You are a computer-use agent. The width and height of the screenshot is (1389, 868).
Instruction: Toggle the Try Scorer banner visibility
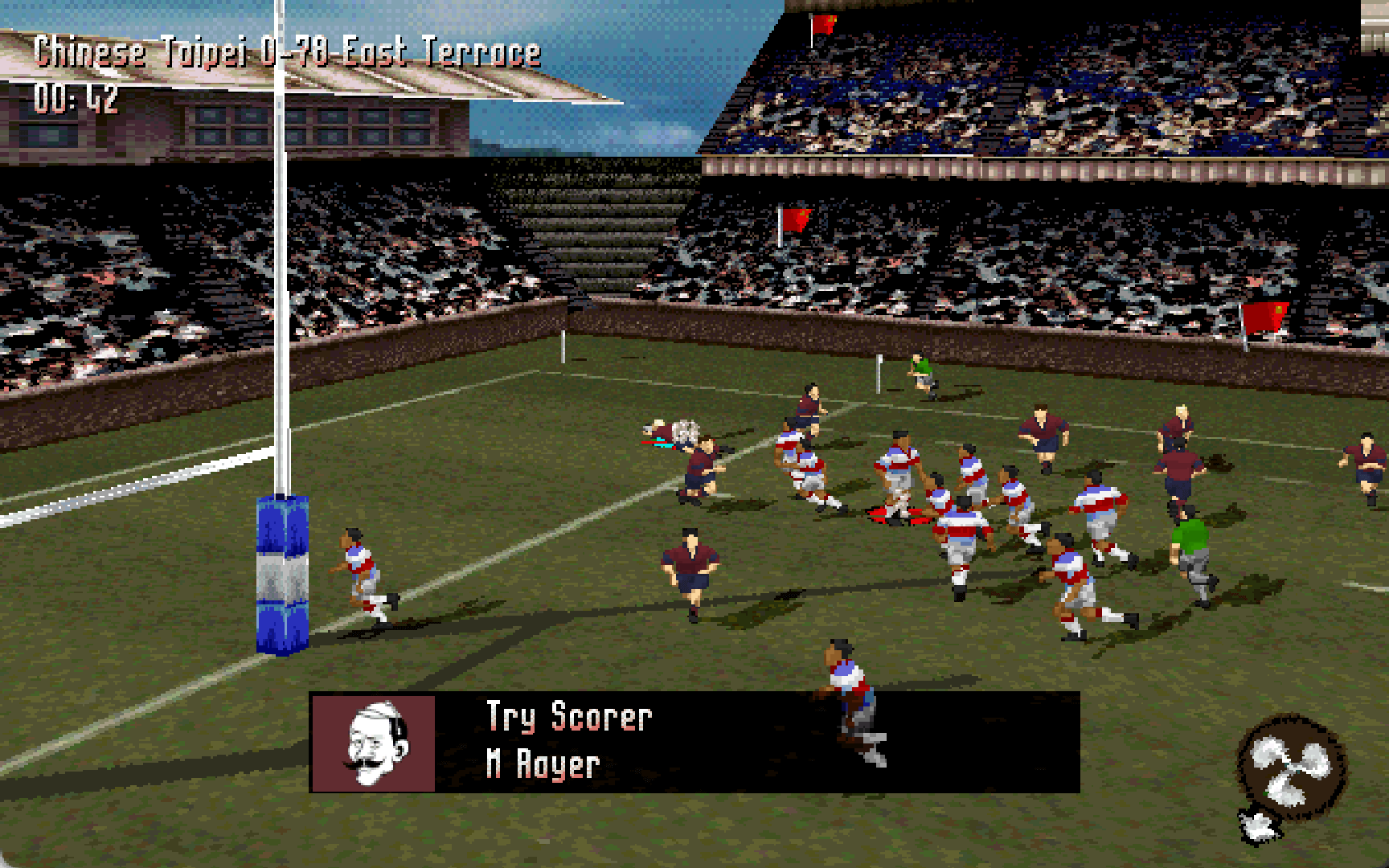click(x=695, y=739)
